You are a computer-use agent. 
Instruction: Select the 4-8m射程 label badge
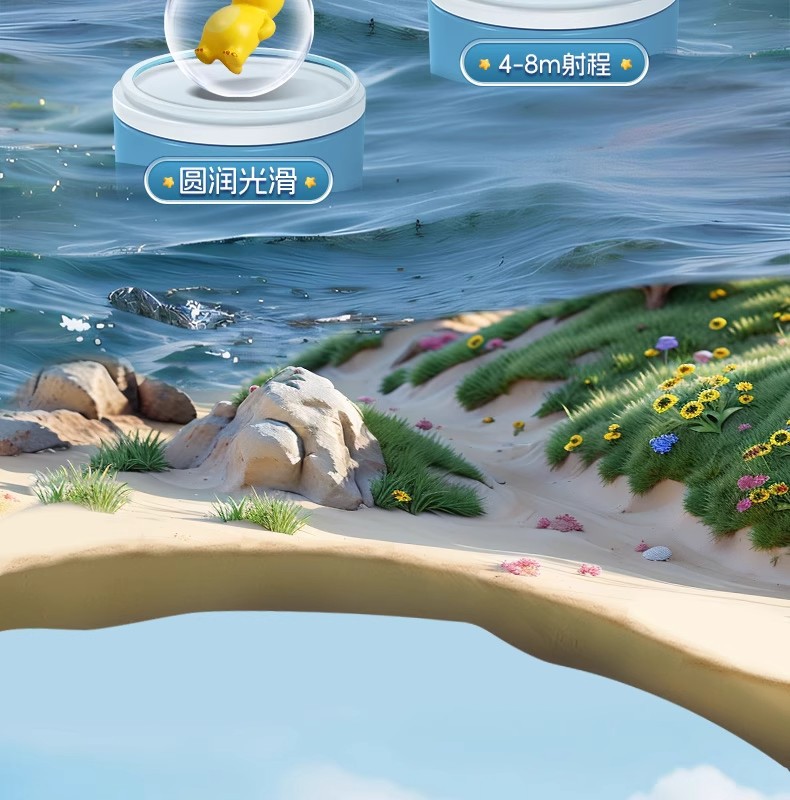pos(554,63)
